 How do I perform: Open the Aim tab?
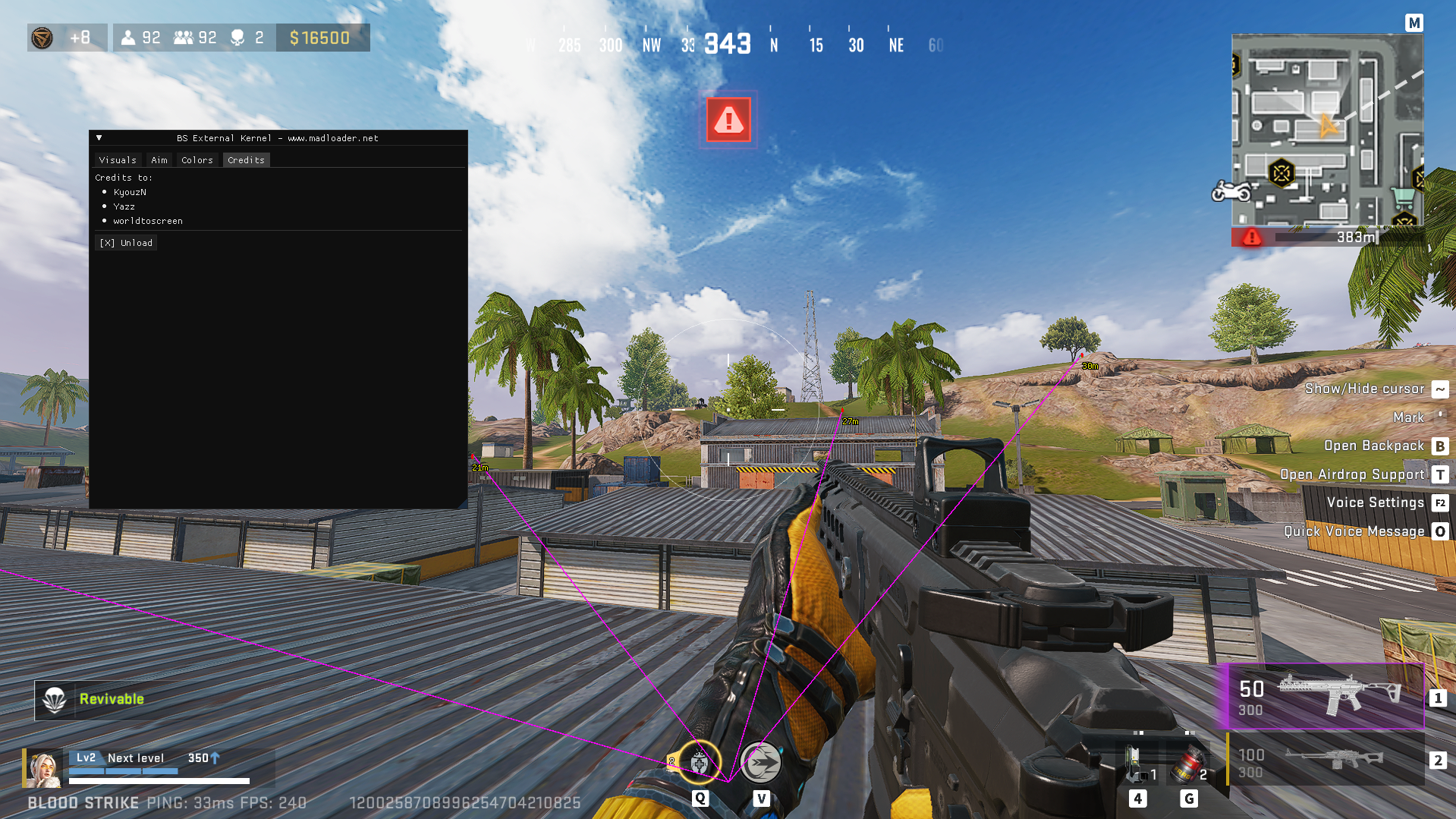(159, 159)
